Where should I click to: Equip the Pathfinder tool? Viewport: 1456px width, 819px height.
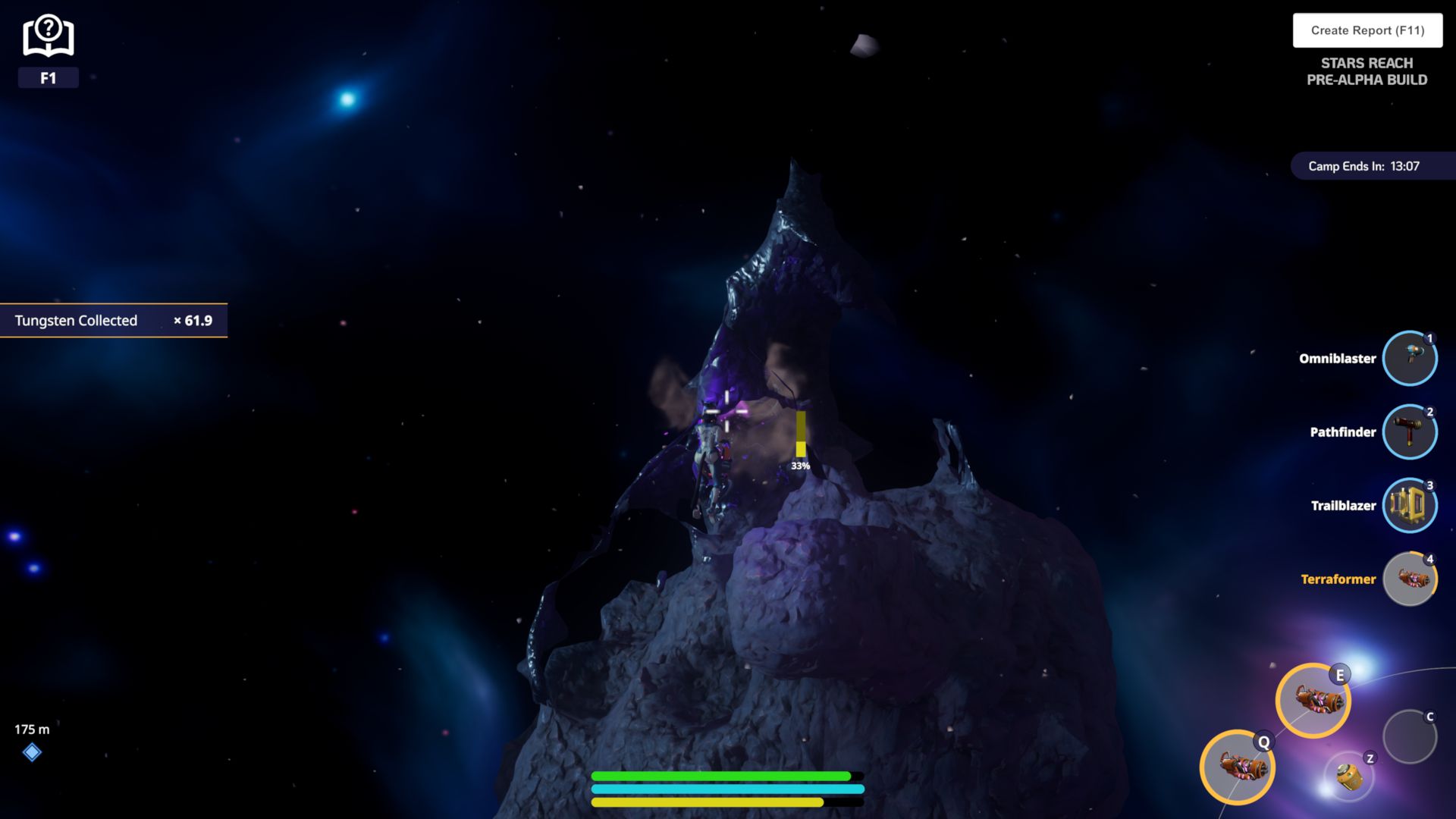1409,431
